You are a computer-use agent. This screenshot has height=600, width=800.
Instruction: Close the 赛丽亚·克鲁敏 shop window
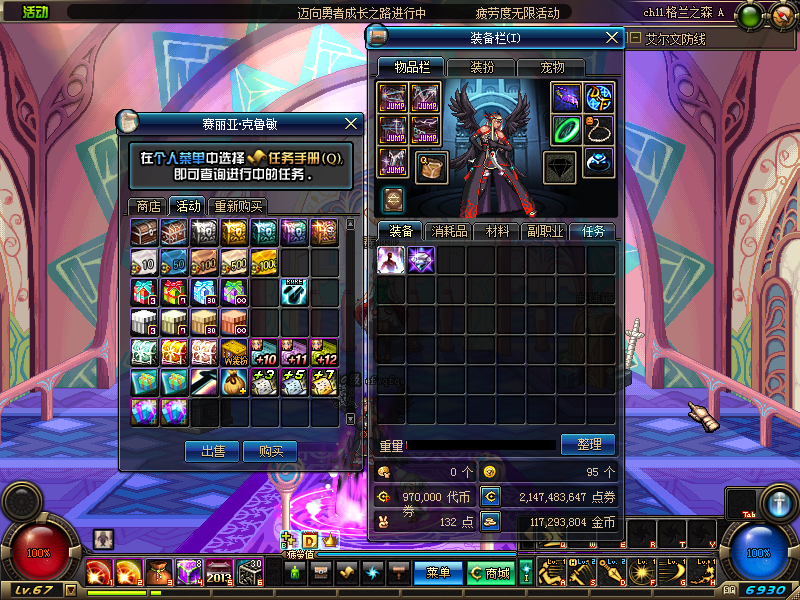point(351,123)
